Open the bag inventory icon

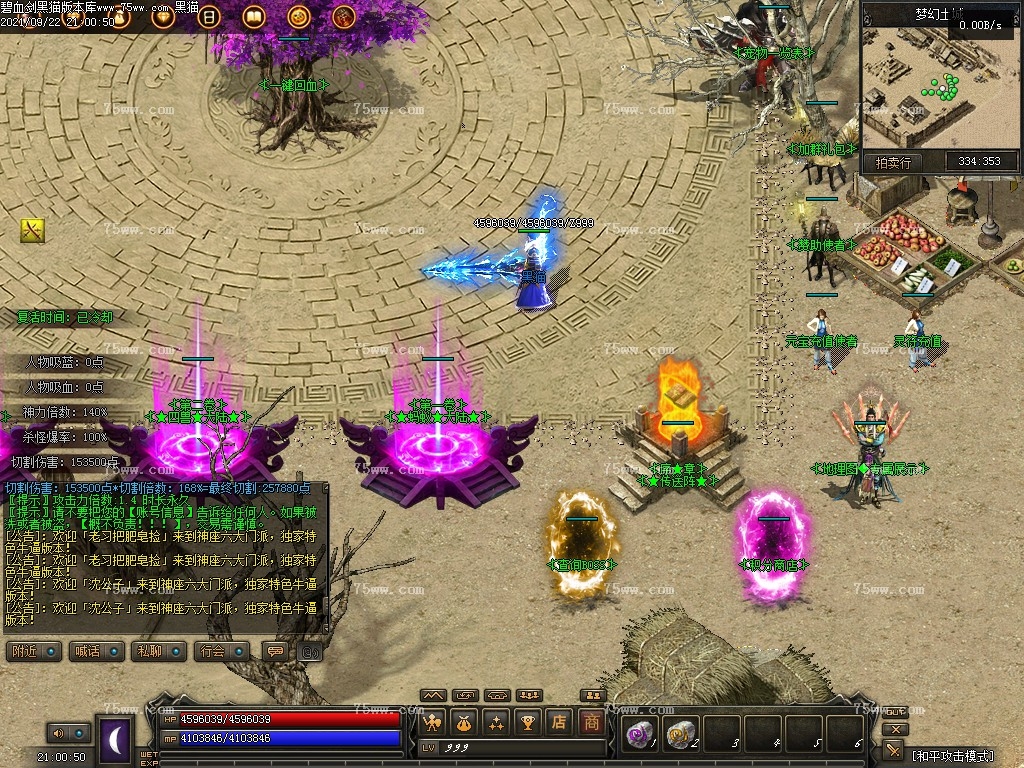(465, 721)
